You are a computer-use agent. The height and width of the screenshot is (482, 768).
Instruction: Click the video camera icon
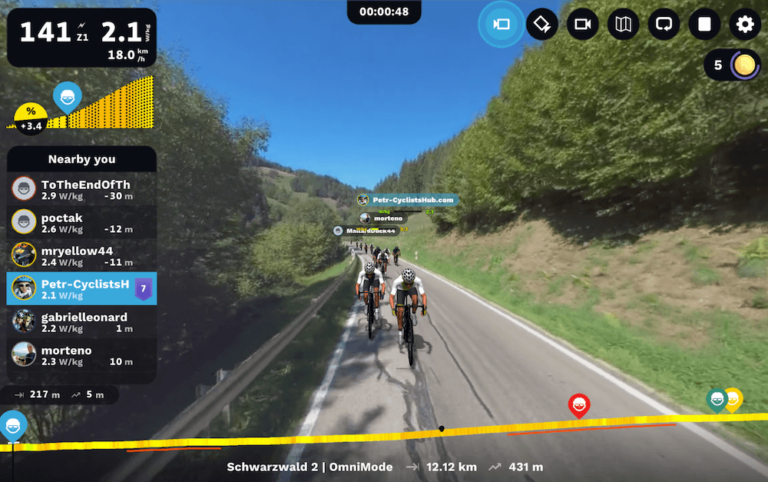[583, 24]
